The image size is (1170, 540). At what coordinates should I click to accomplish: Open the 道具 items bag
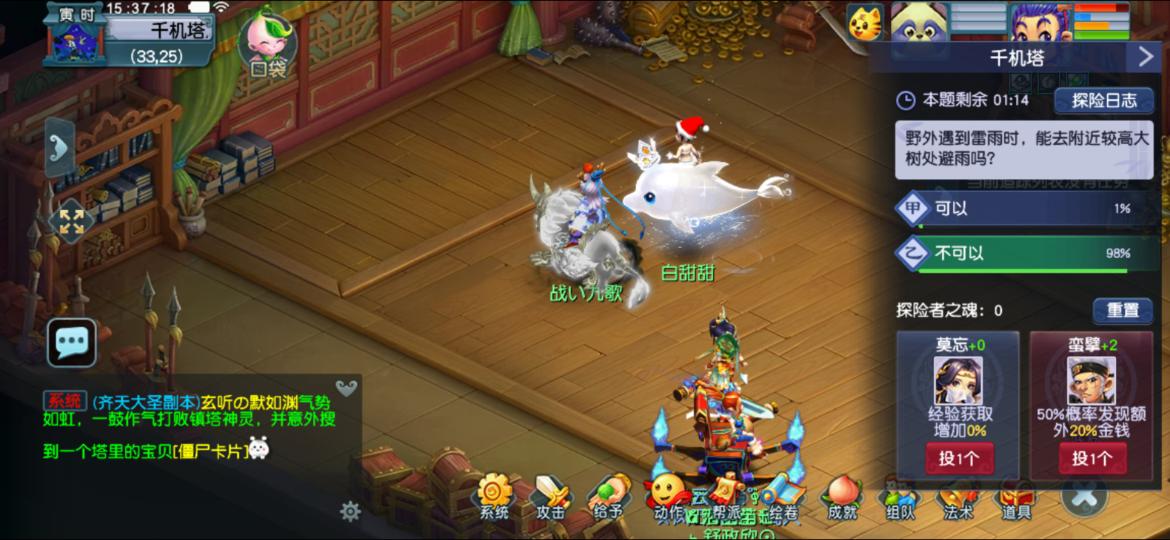coord(1016,497)
